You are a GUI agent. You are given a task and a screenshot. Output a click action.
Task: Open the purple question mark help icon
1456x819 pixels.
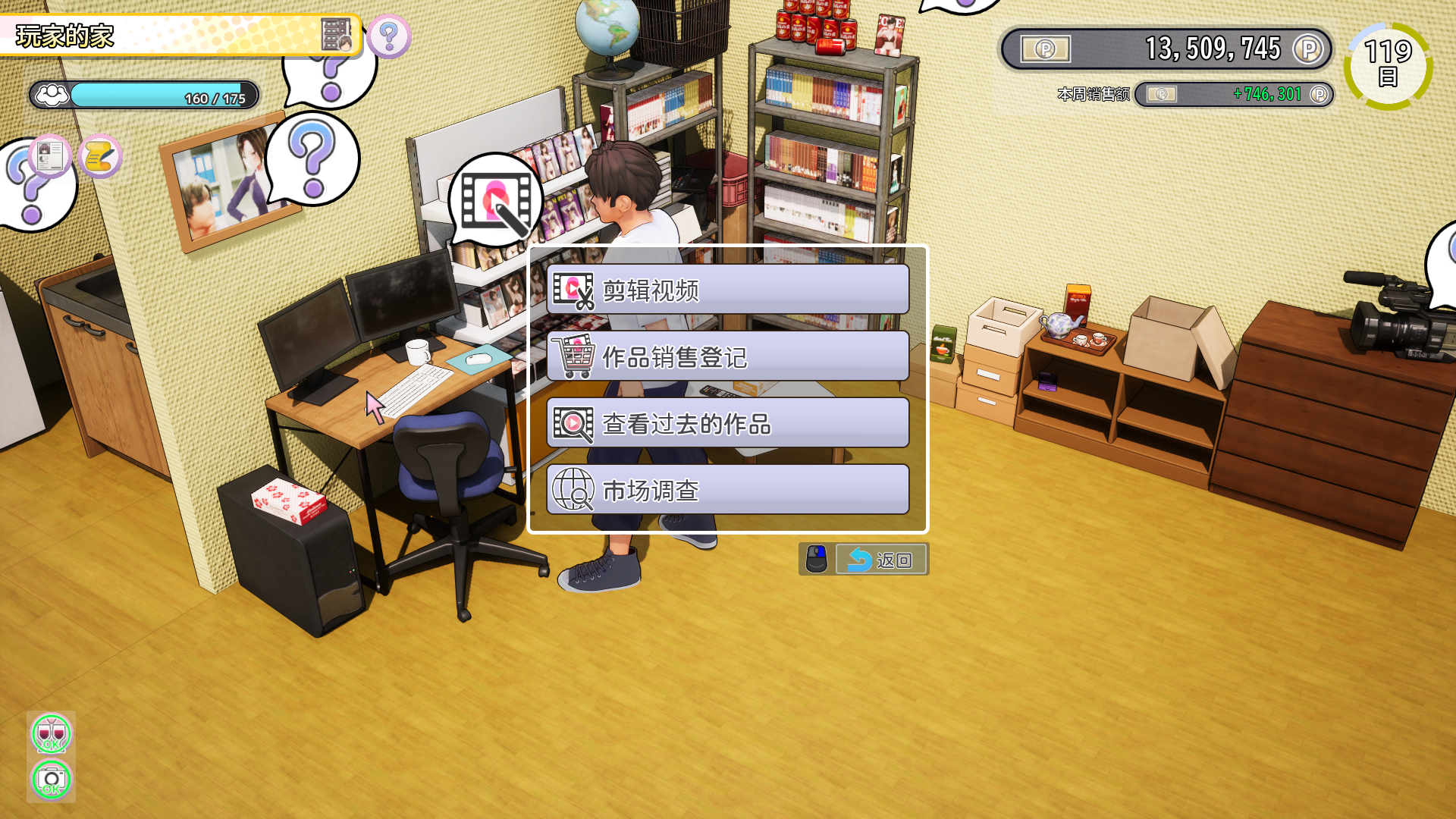click(x=389, y=36)
